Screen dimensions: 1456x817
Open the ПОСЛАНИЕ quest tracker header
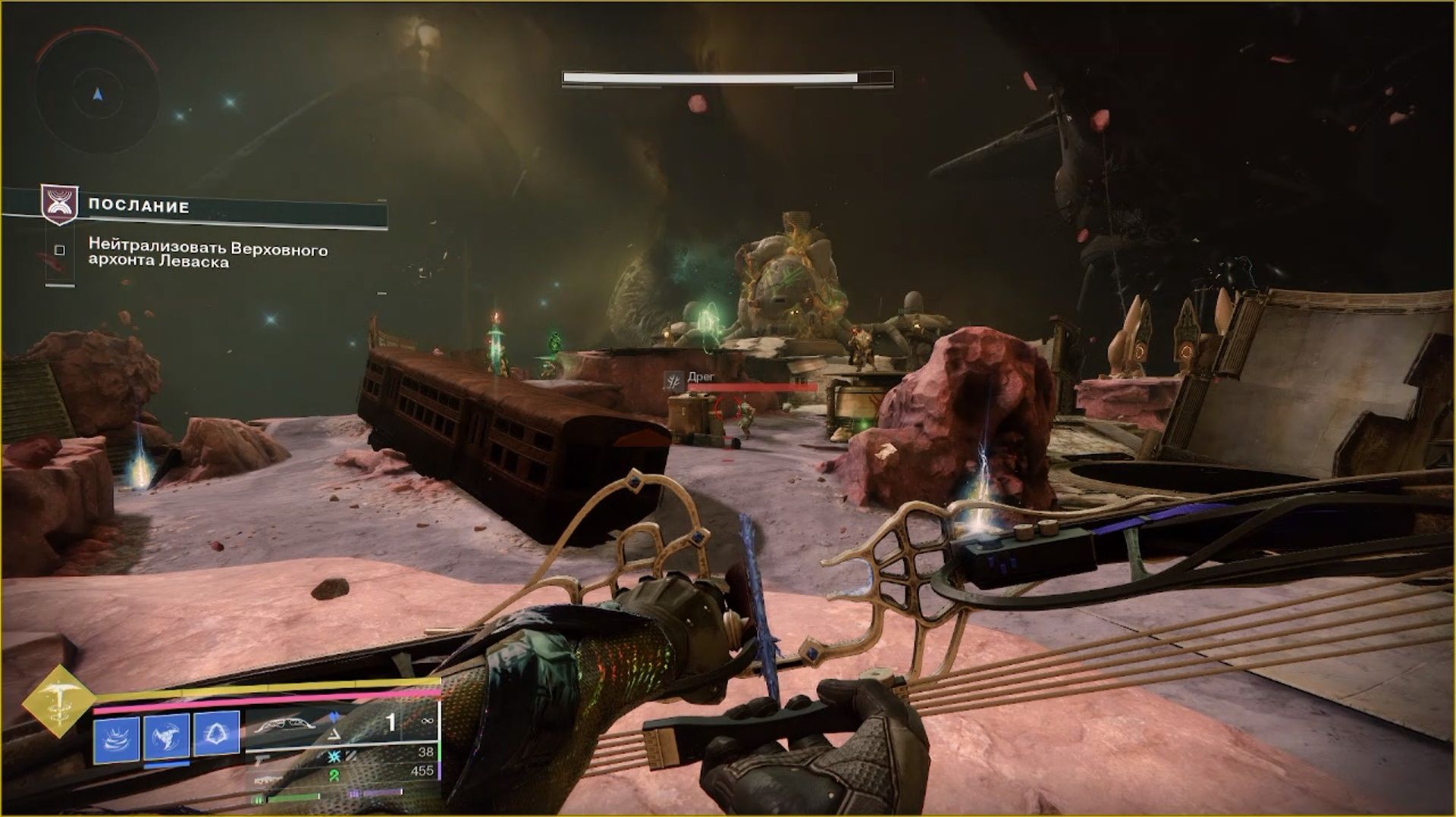[139, 206]
